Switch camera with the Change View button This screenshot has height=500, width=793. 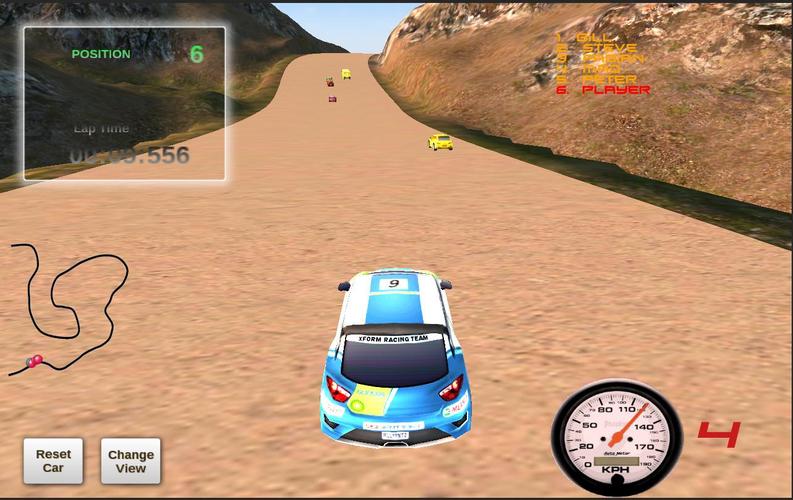(131, 461)
